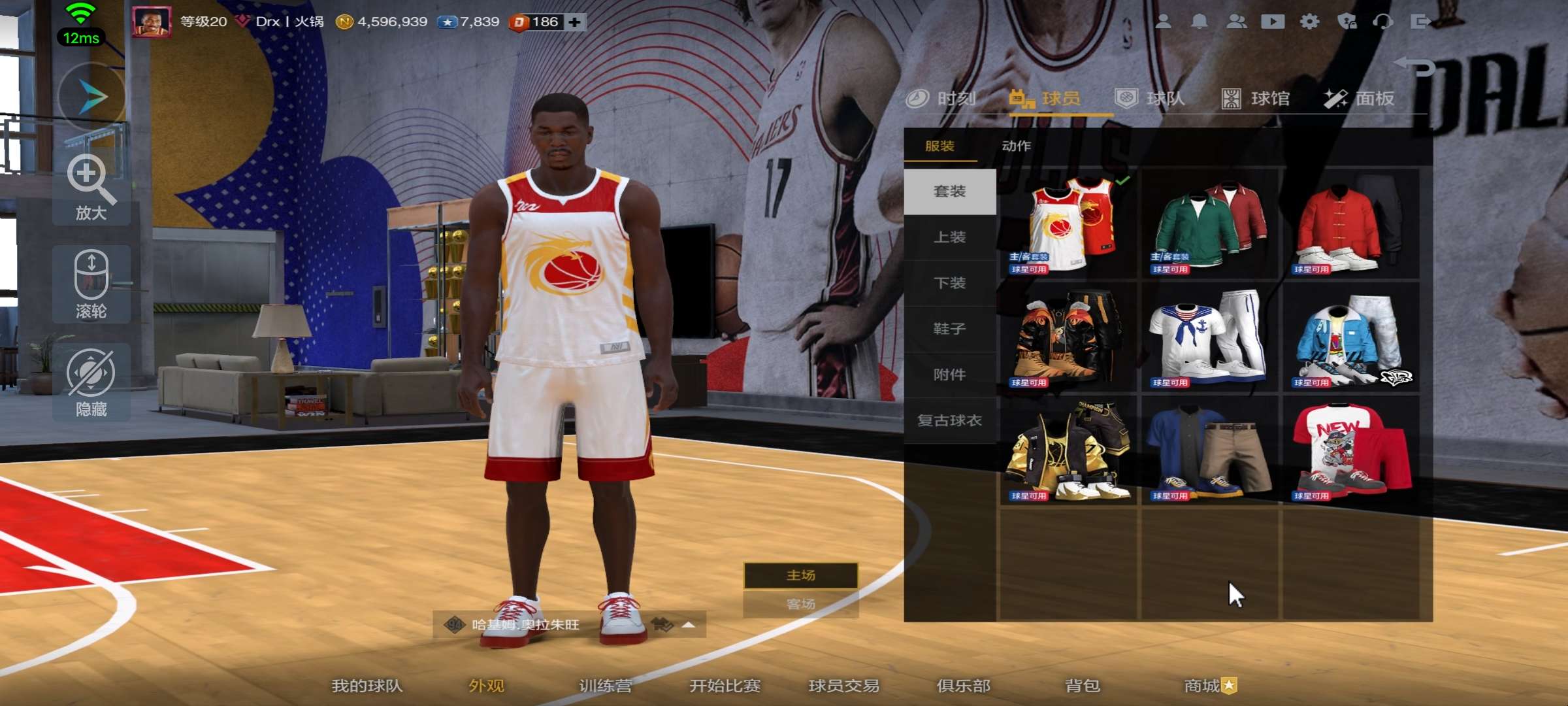Open customer support headset icon
The height and width of the screenshot is (706, 1568).
1383,22
